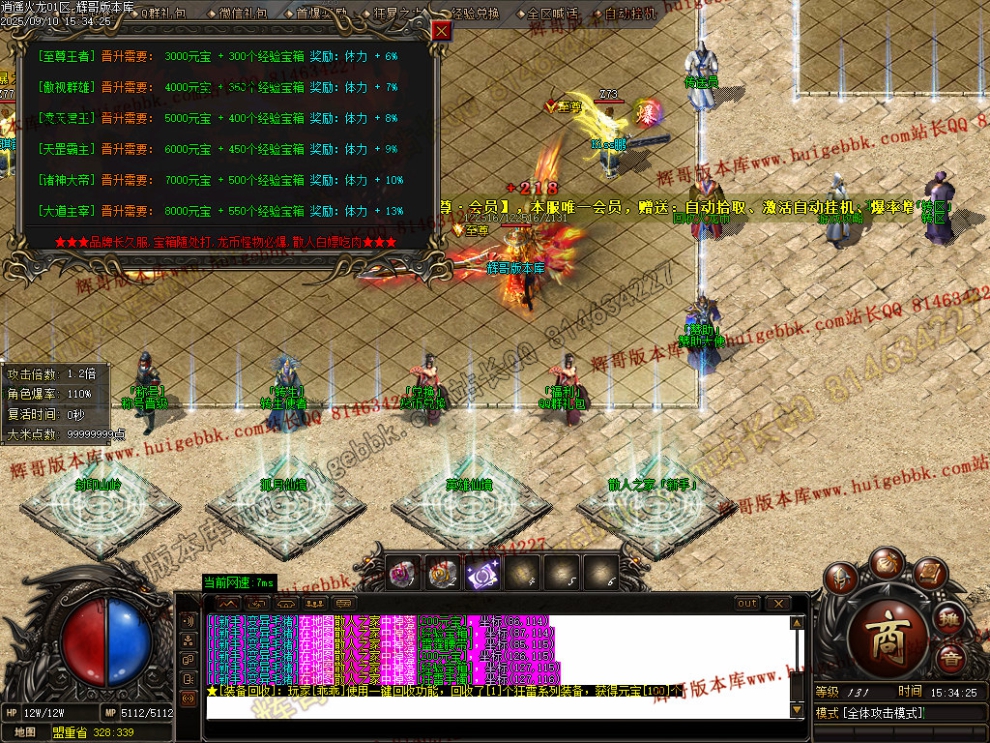Activate the purple scroll hotbar item
Screen dimensions: 990x743
click(483, 573)
